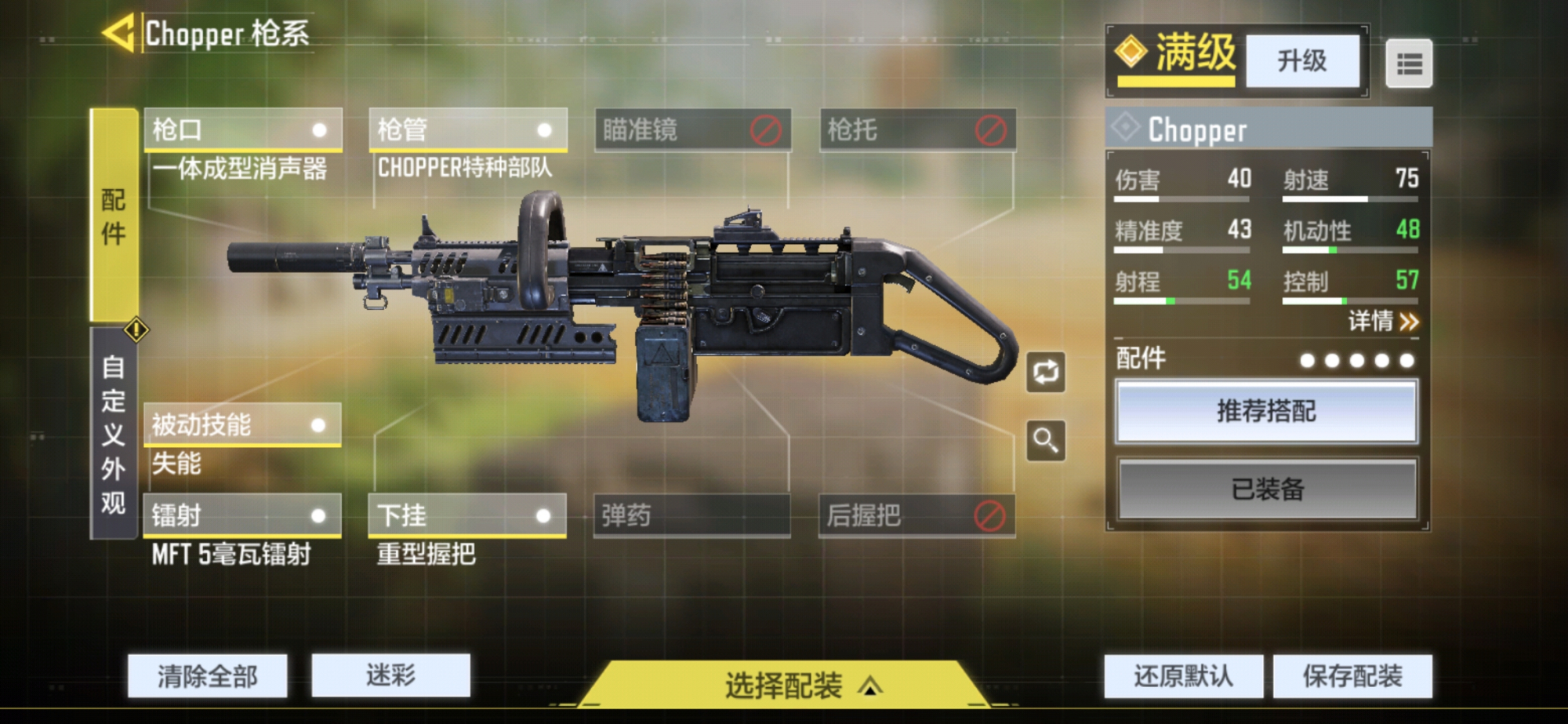Screen dimensions: 1568x724
Task: Switch to the 配件 attachments tab
Action: pos(114,210)
